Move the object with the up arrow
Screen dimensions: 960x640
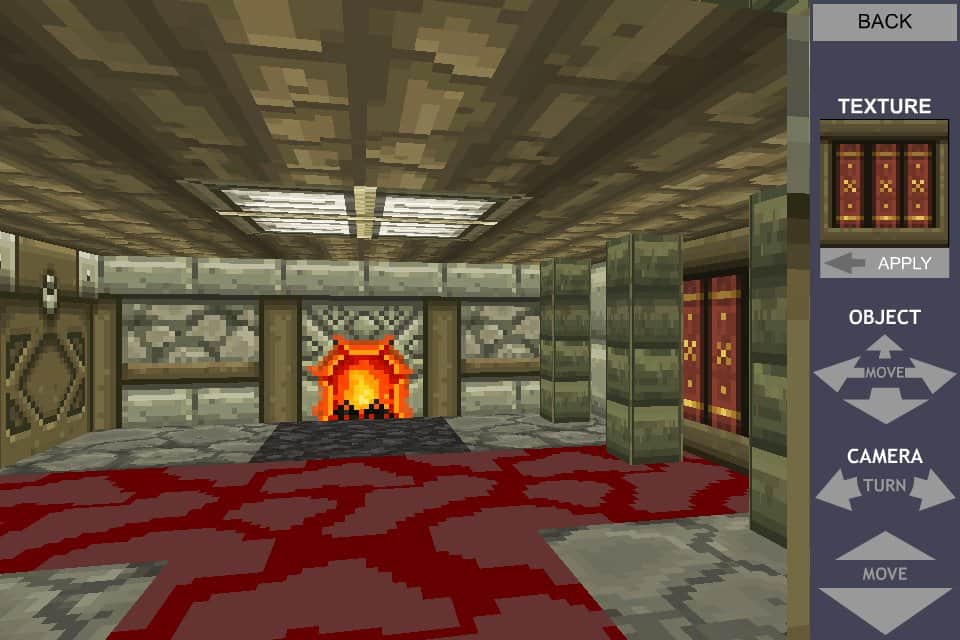point(884,347)
